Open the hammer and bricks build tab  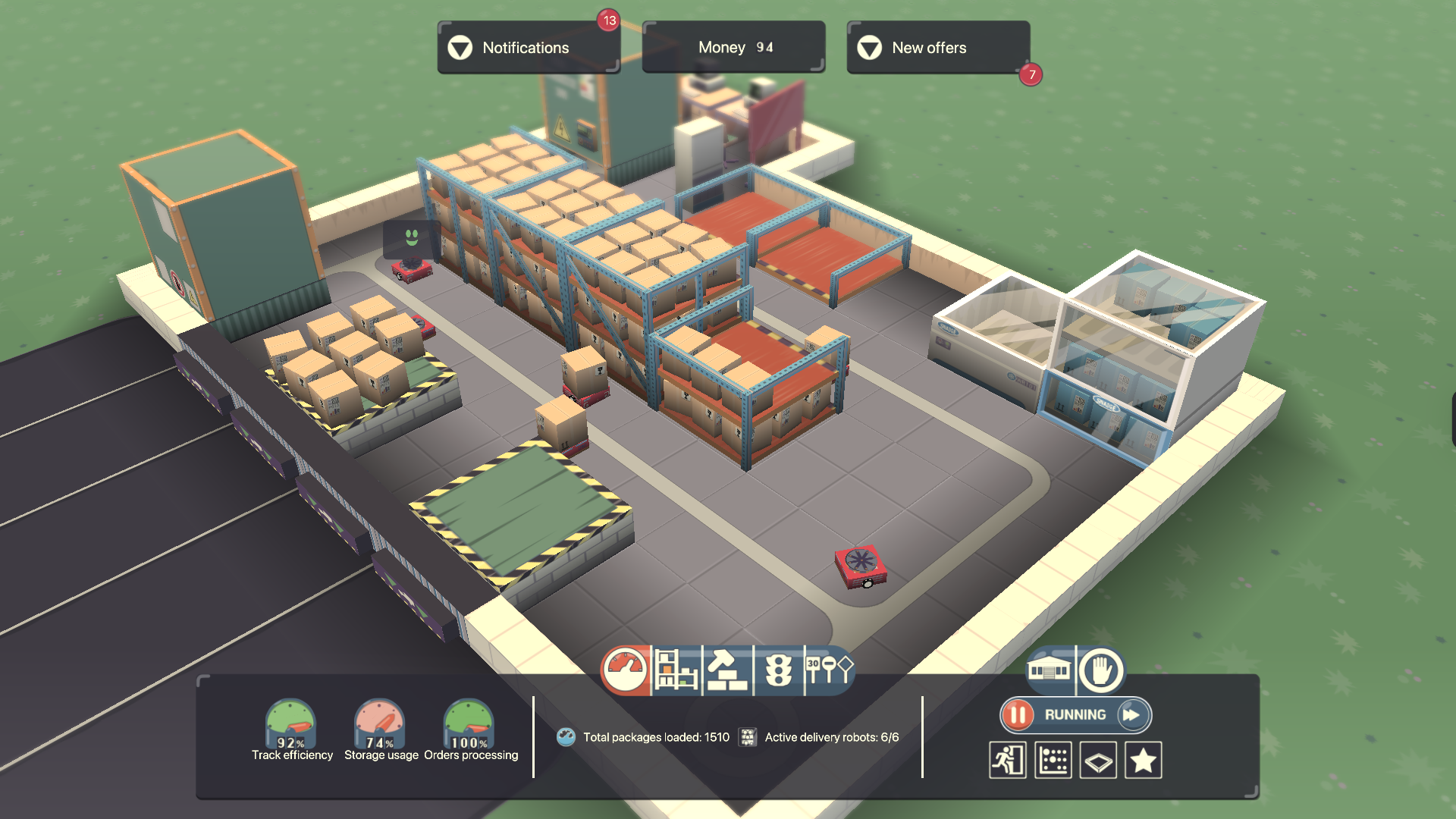[727, 670]
